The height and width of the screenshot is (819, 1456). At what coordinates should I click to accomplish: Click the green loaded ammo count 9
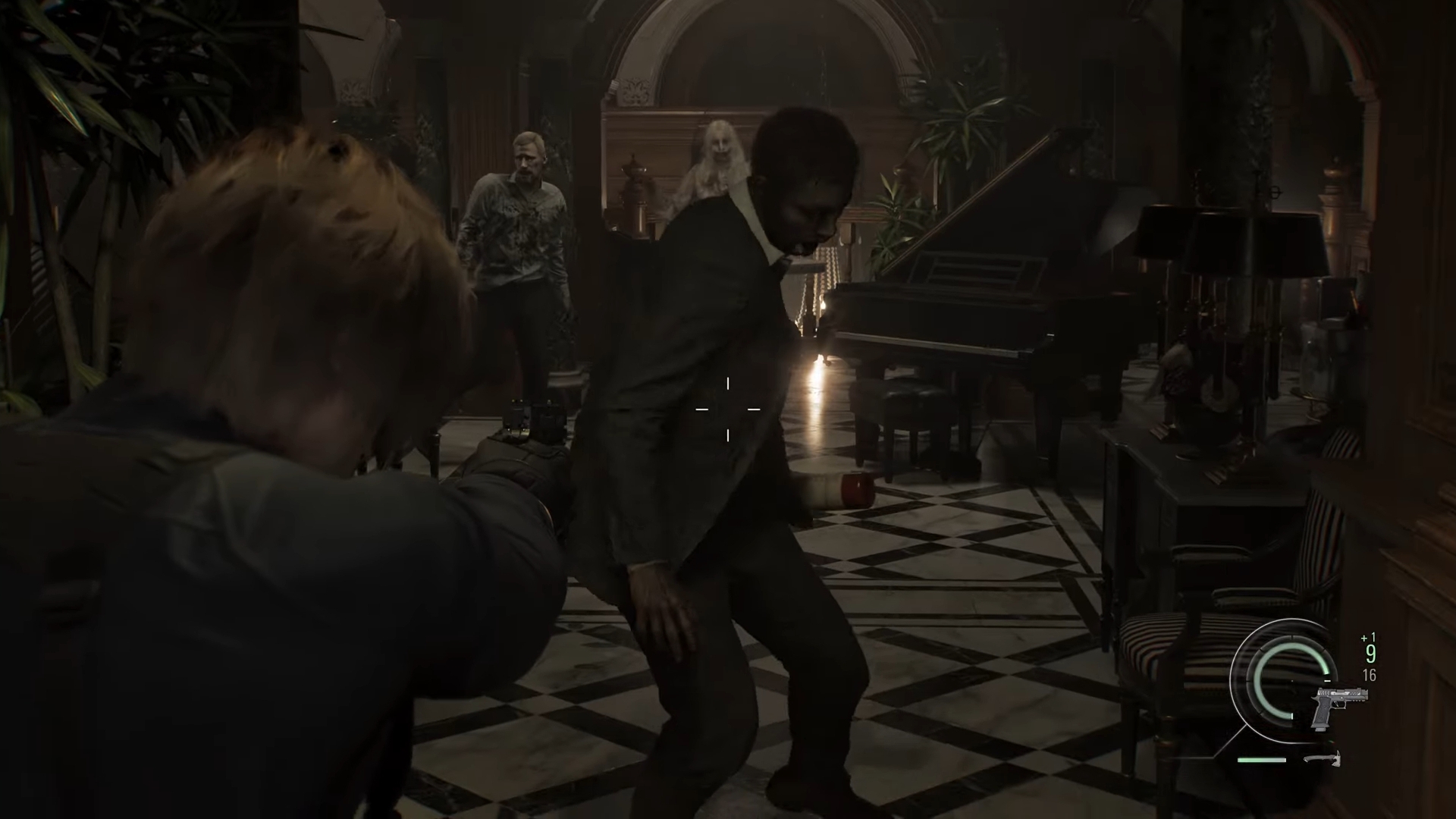pos(1370,654)
